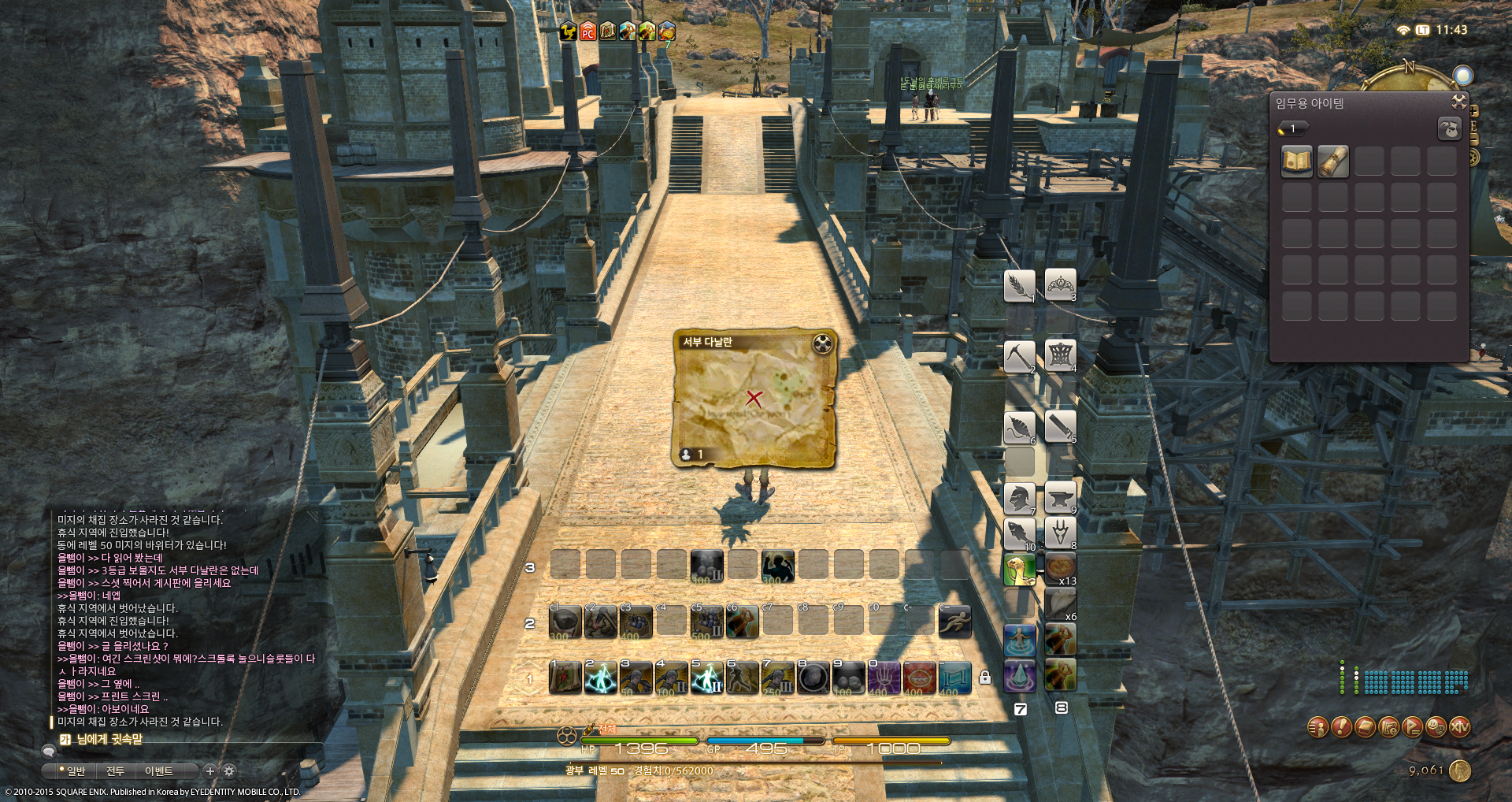Open the XIV system menu icon
The image size is (1512, 802).
pyautogui.click(x=1459, y=726)
